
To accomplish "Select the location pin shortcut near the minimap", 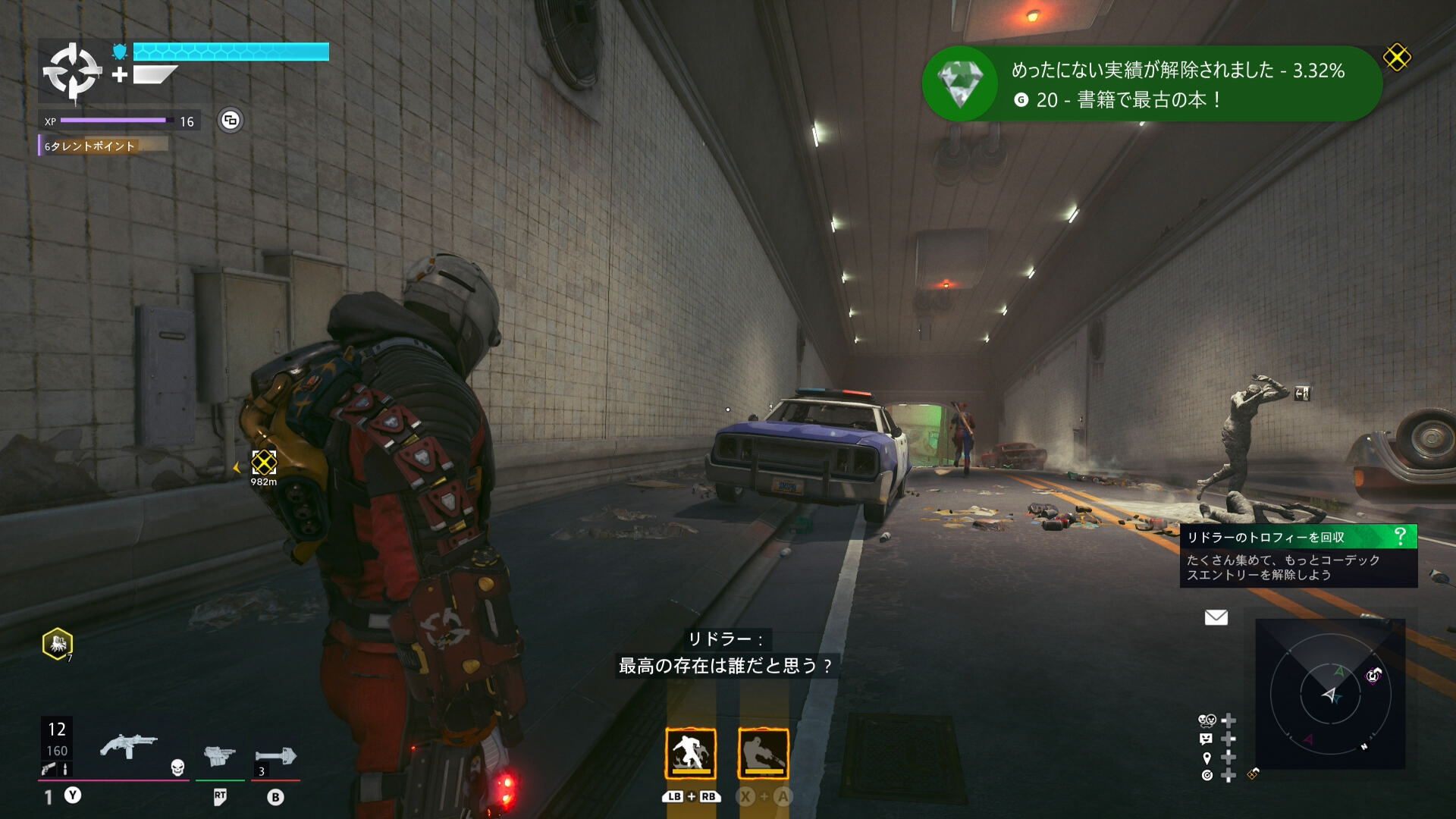I will pos(1207,758).
